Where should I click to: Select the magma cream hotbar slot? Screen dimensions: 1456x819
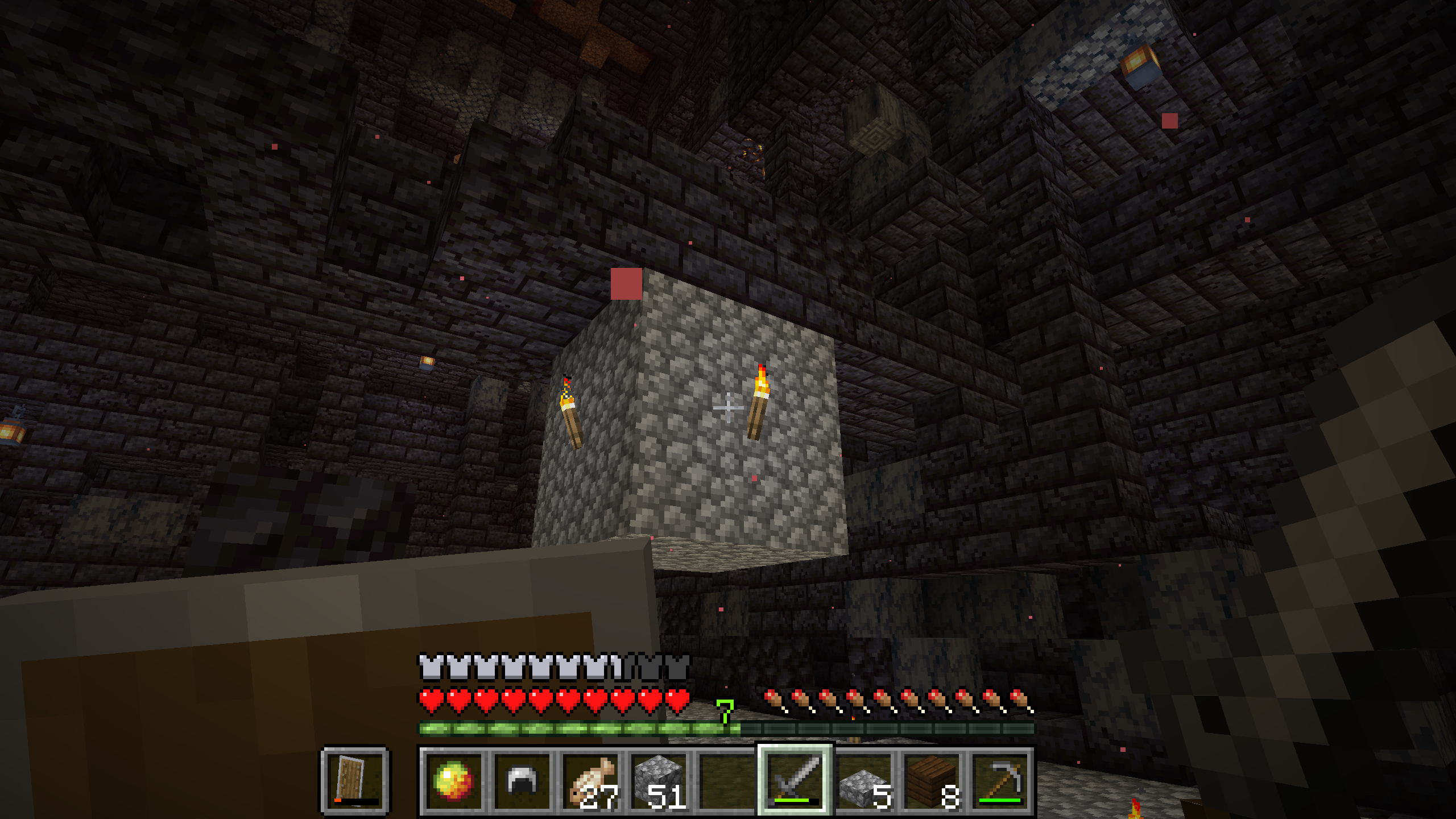click(x=453, y=780)
